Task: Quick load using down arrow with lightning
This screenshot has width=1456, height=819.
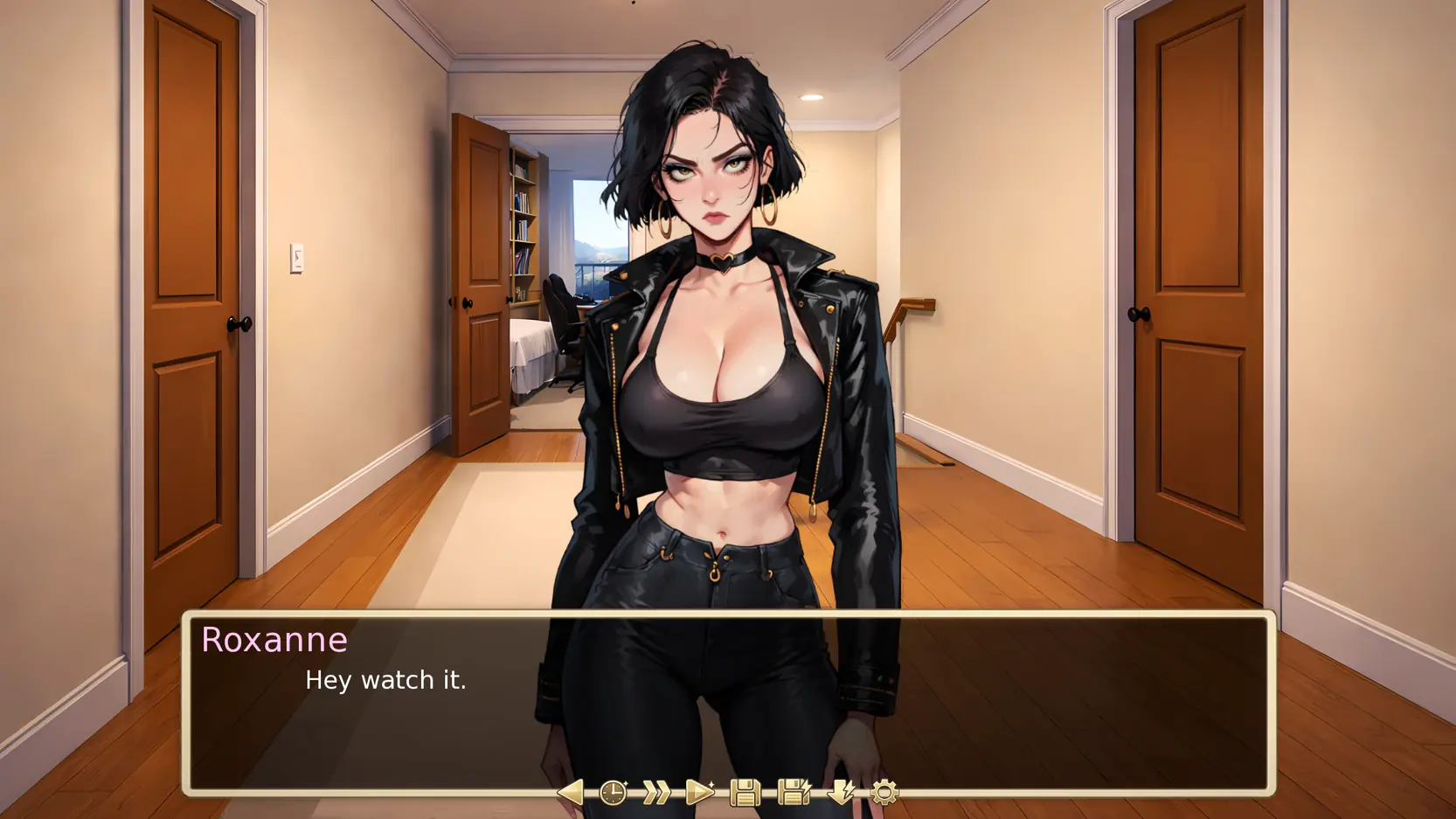Action: [842, 793]
